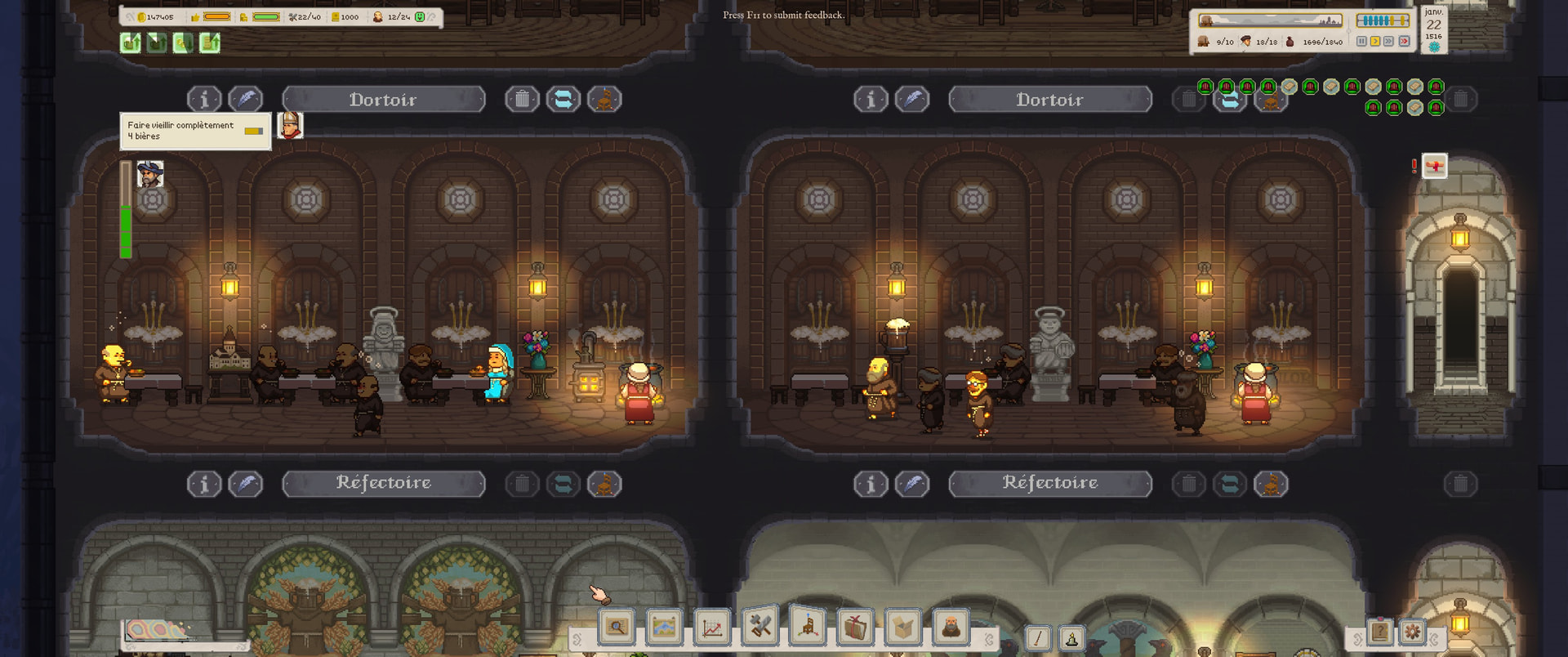The width and height of the screenshot is (1568, 657).
Task: Open the magnifying glass search tool
Action: (x=617, y=628)
